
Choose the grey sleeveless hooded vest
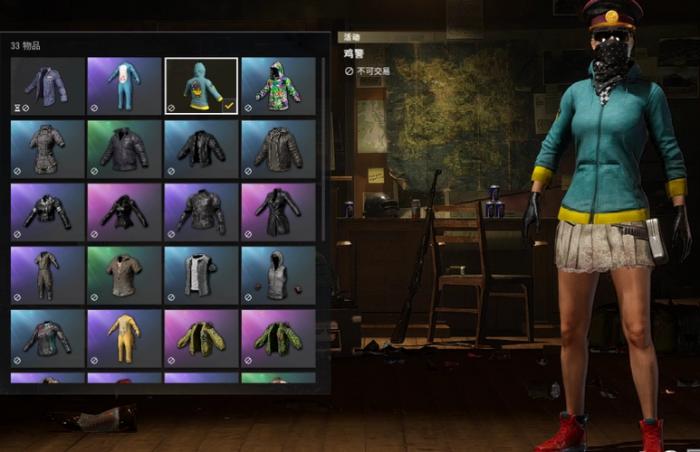click(278, 275)
